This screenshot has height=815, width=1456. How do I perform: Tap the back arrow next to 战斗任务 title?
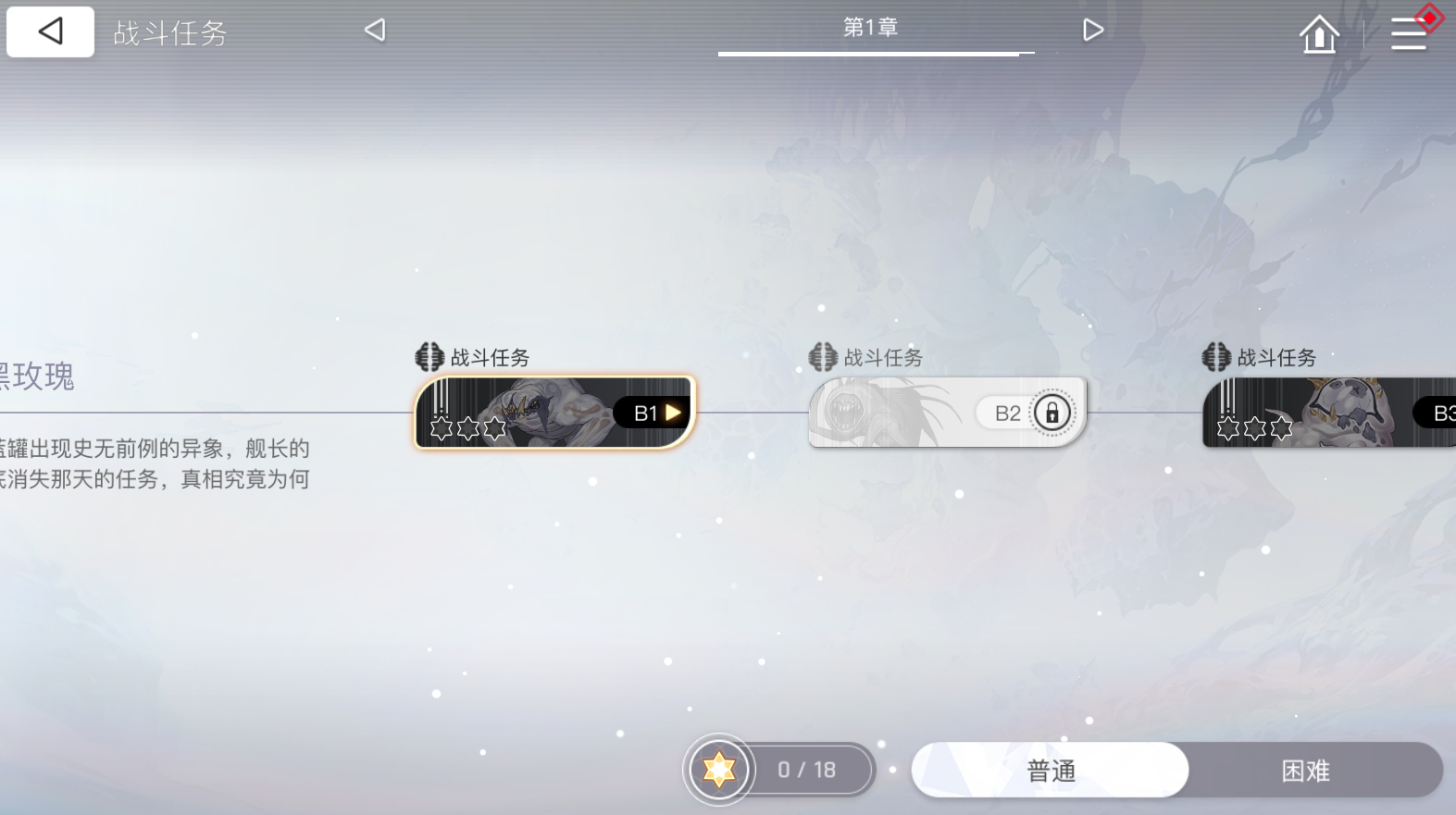50,31
